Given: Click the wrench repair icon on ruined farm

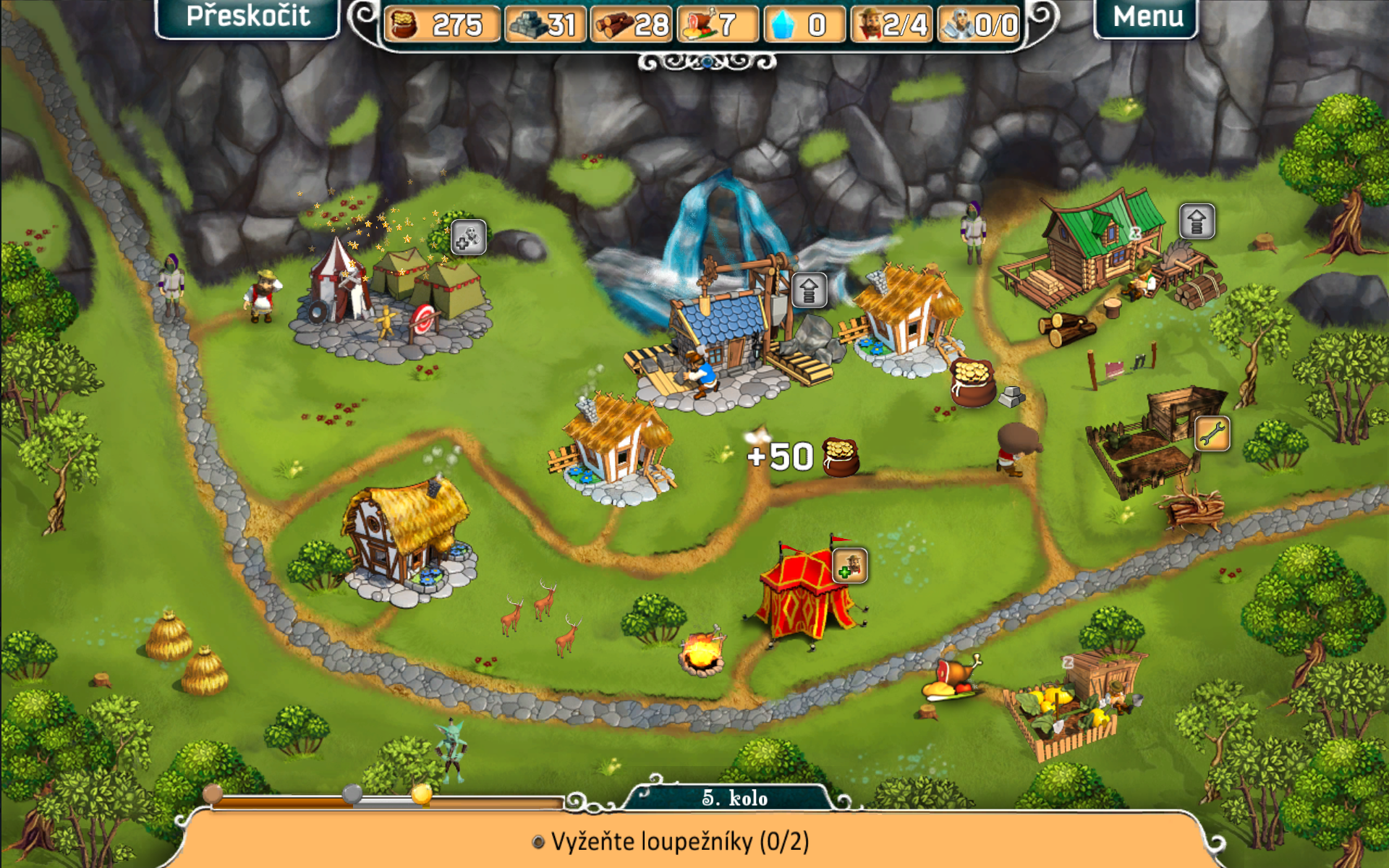Looking at the screenshot, I should [1212, 434].
